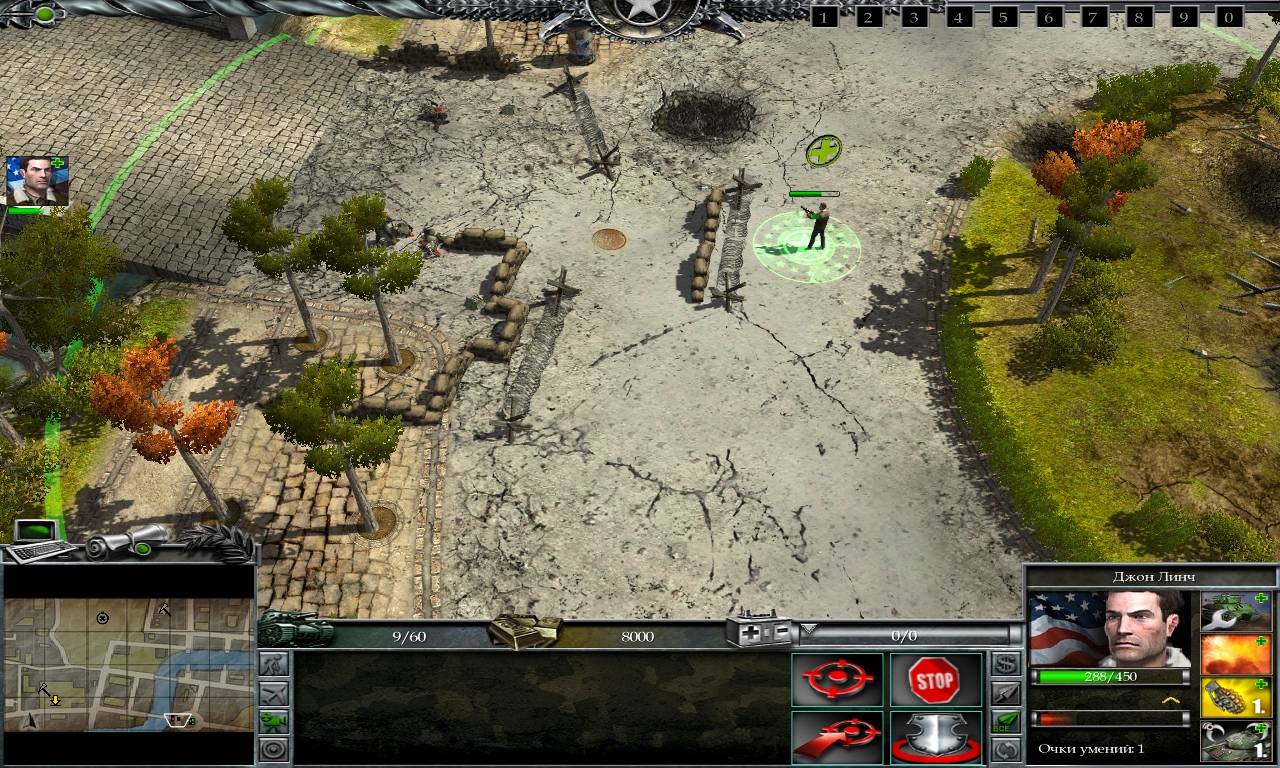Click the star emblem at top center
This screenshot has width=1280, height=768.
coord(642,14)
